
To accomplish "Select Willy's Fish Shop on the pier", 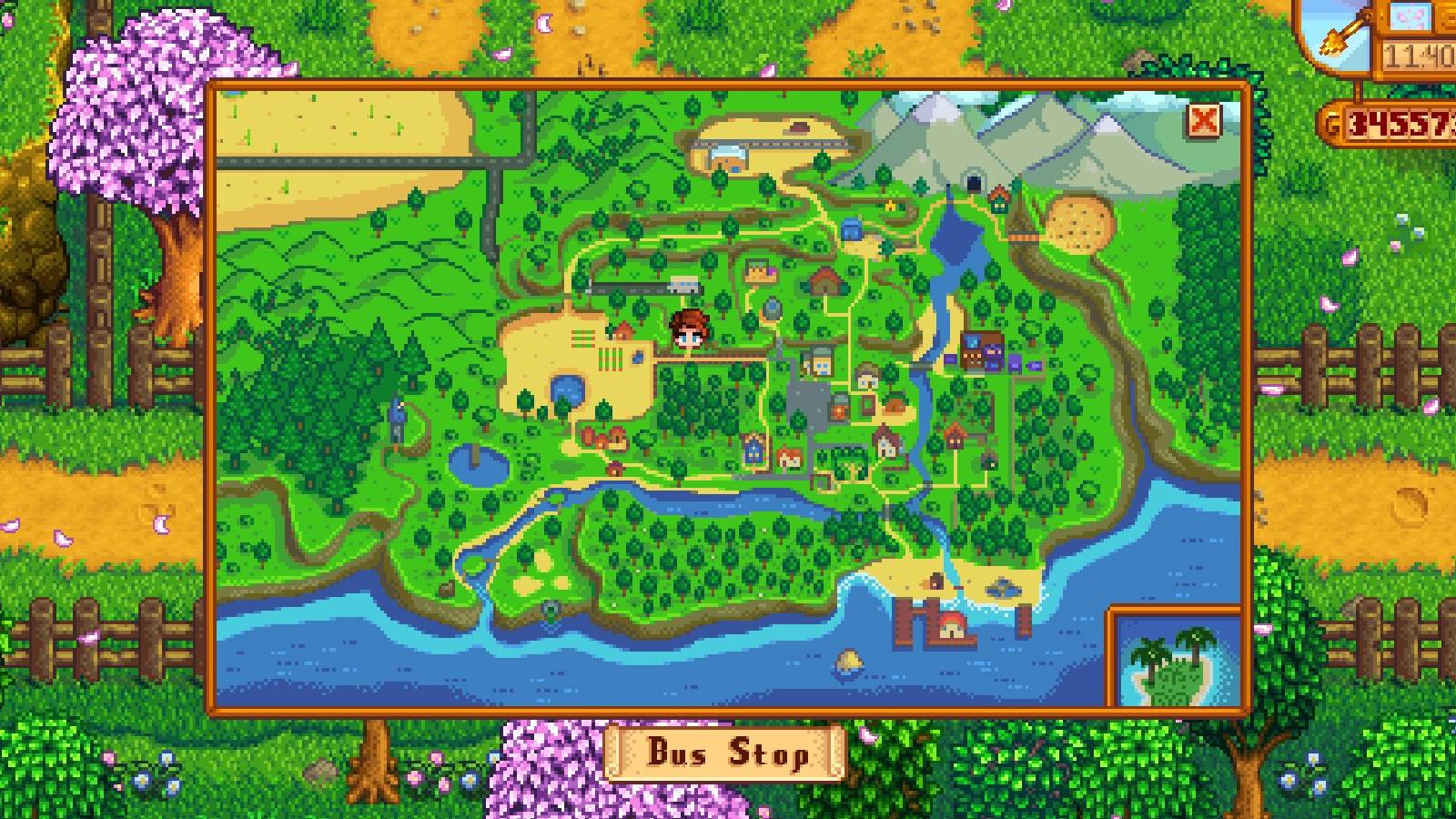I will point(951,626).
